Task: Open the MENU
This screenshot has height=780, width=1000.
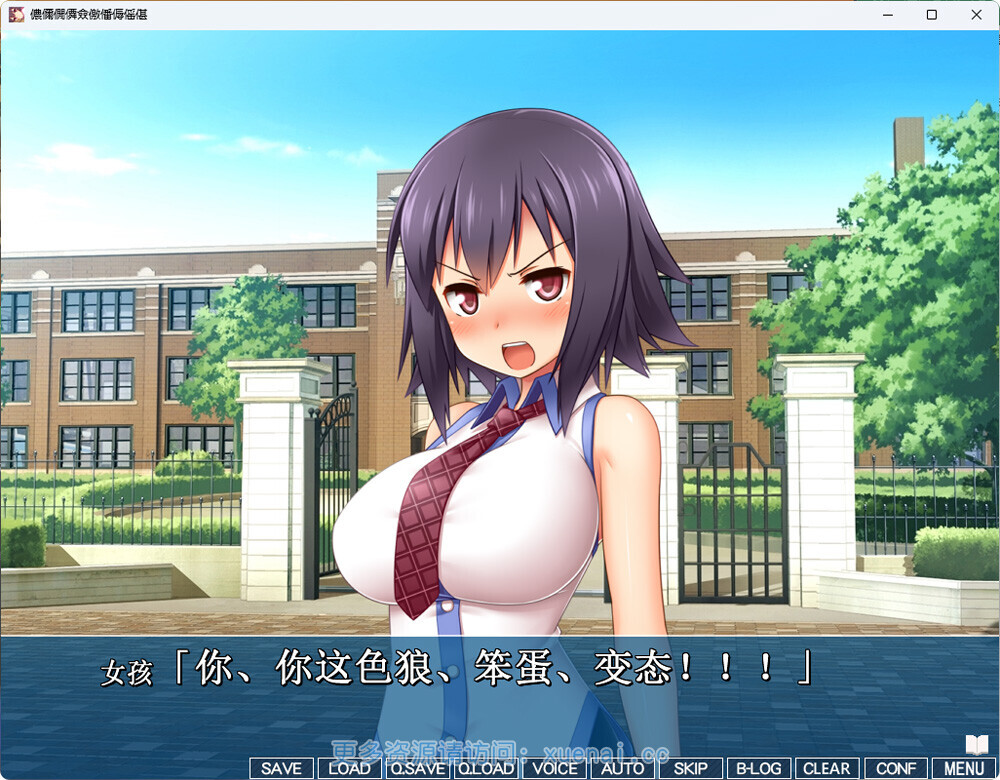Action: tap(964, 768)
